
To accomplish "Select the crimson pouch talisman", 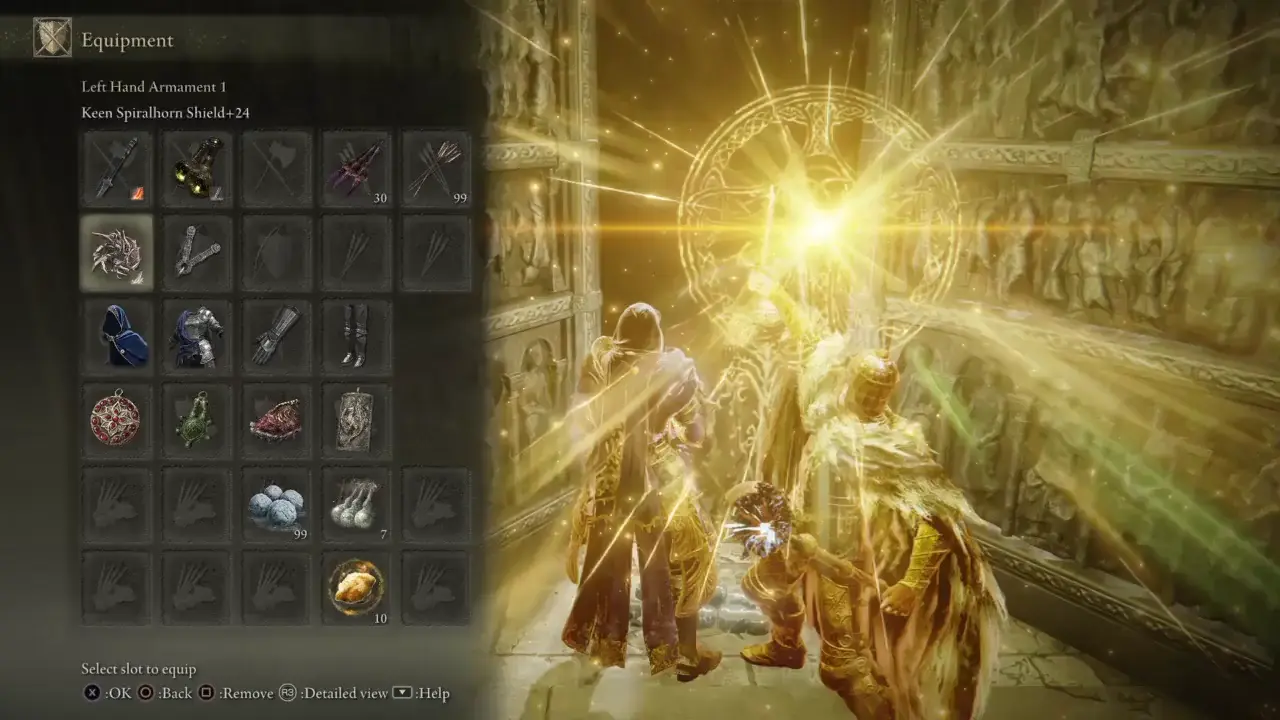I will pos(277,418).
